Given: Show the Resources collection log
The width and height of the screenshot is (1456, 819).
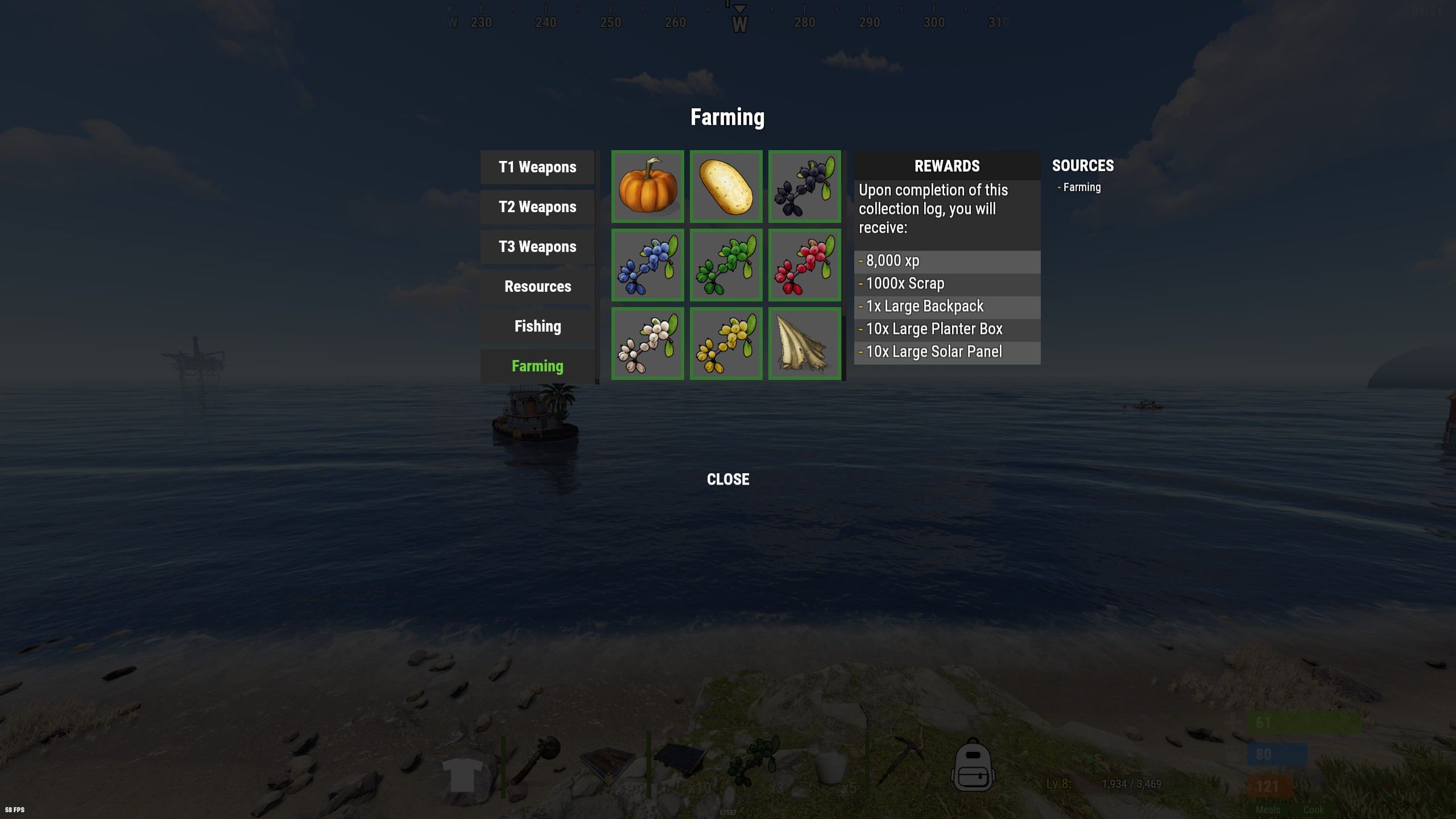Looking at the screenshot, I should [x=537, y=287].
